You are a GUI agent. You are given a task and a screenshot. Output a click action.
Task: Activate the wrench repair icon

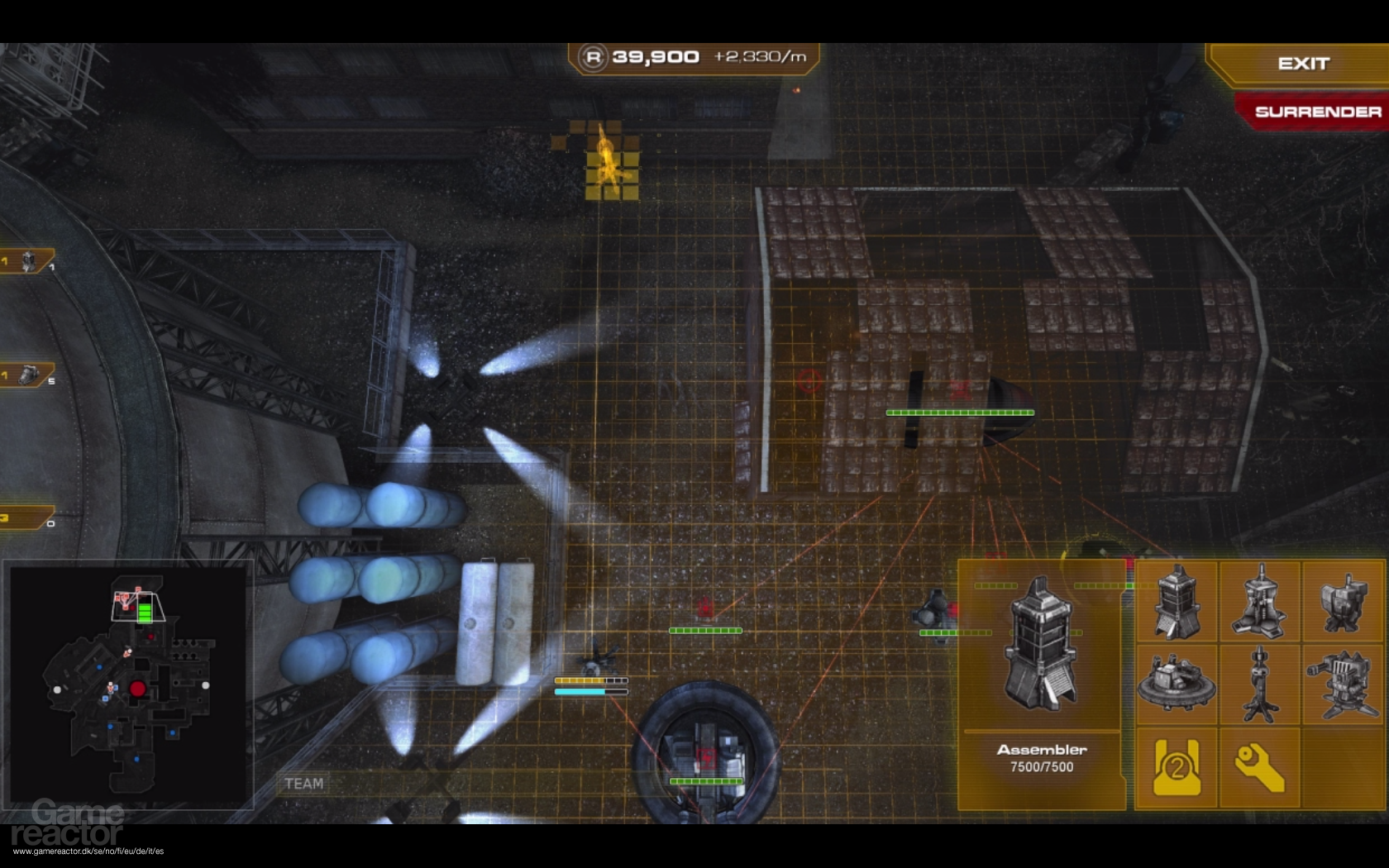click(1260, 767)
